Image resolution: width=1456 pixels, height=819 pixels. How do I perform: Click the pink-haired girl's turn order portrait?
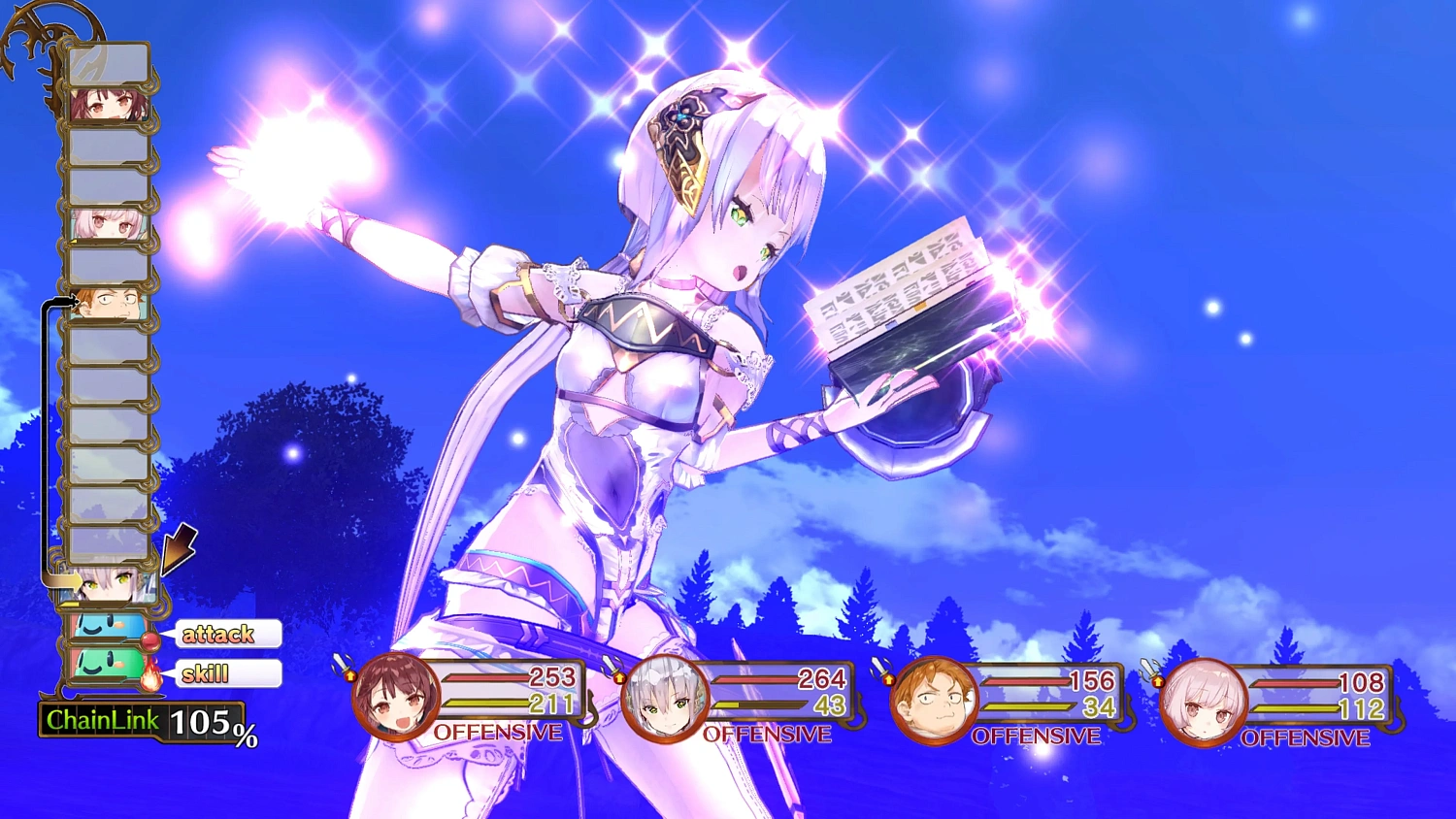click(107, 222)
